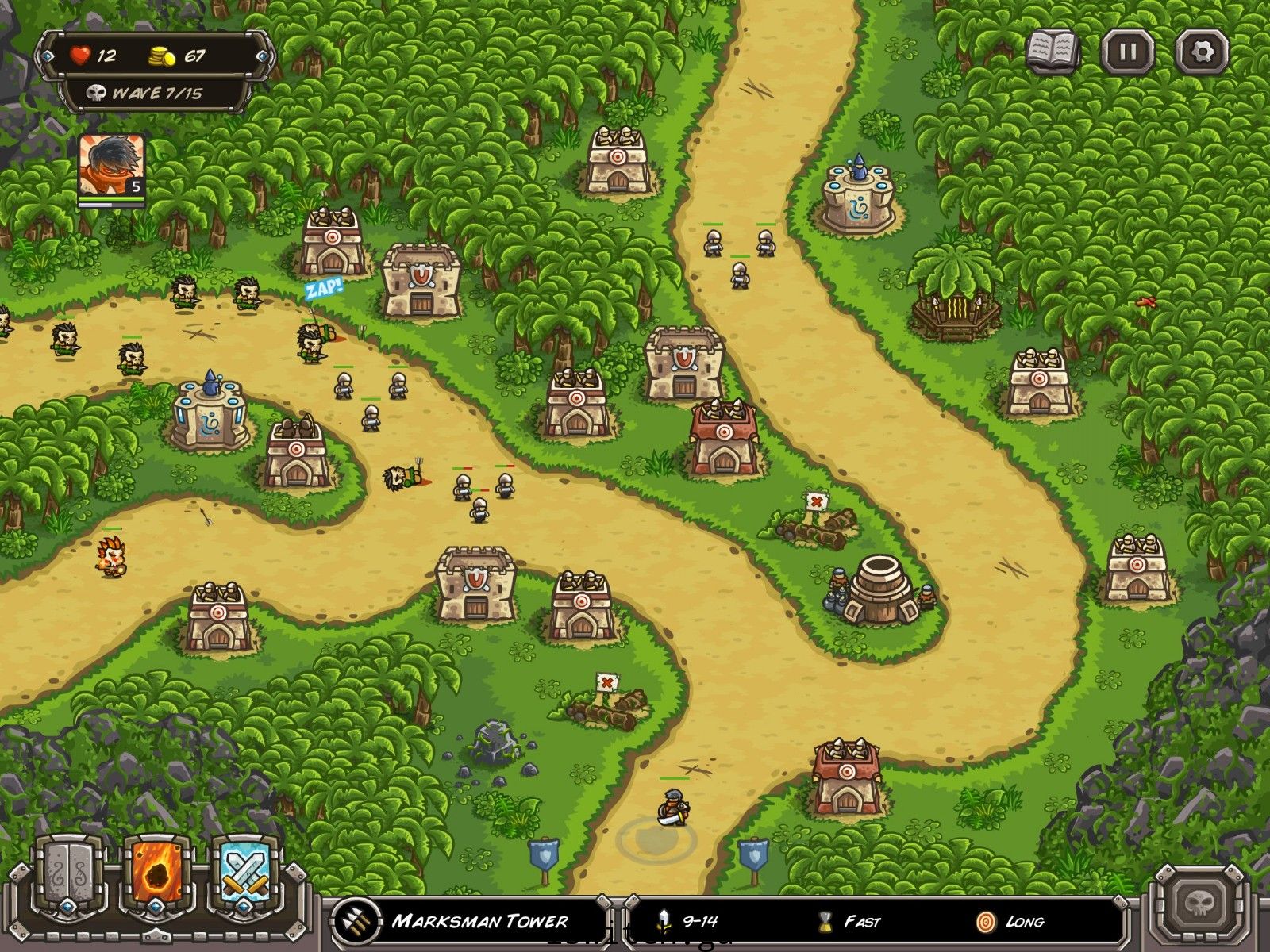1270x952 pixels.
Task: Pause the game
Action: click(x=1127, y=52)
